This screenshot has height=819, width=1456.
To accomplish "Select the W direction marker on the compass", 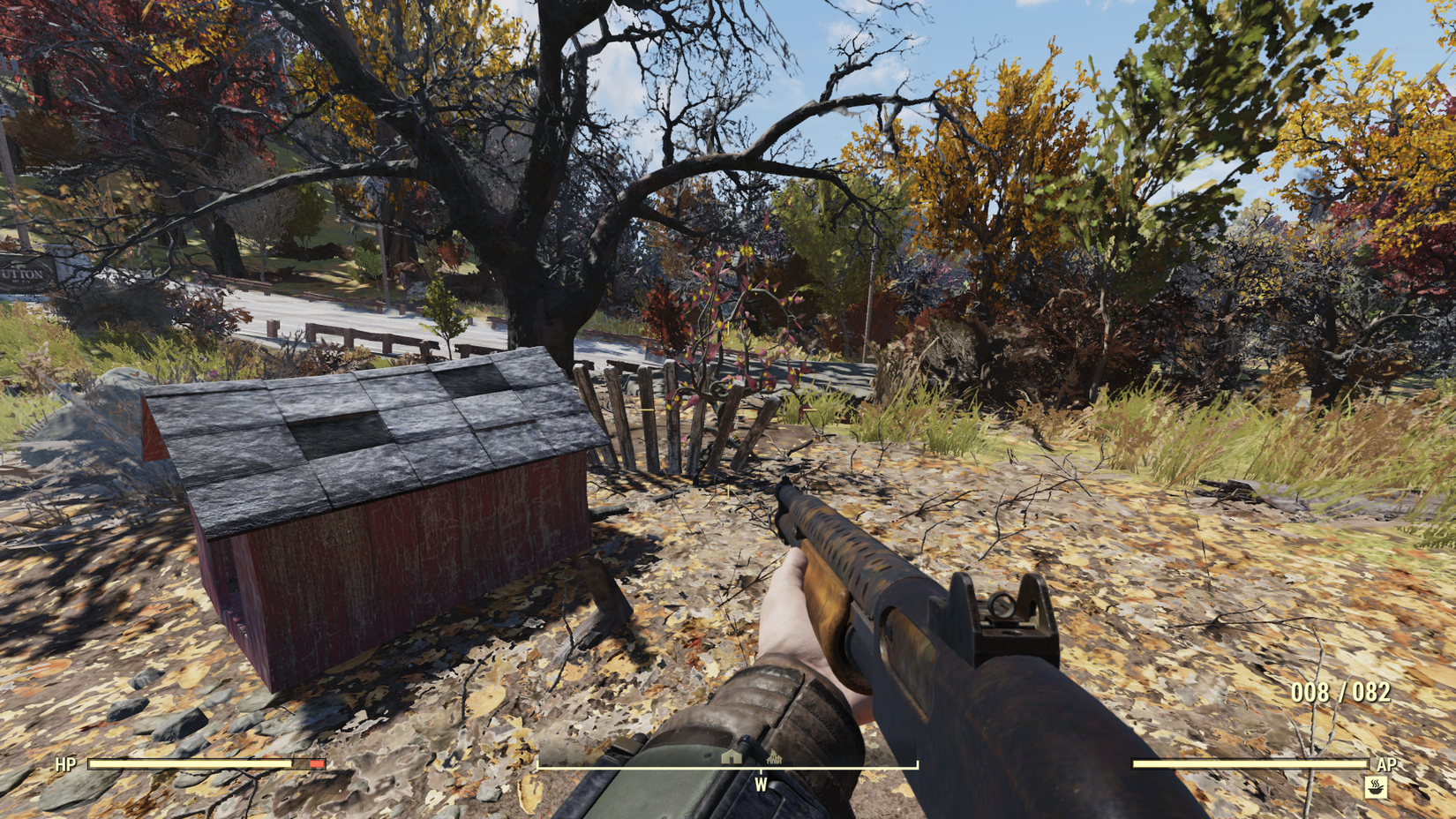I will click(761, 784).
